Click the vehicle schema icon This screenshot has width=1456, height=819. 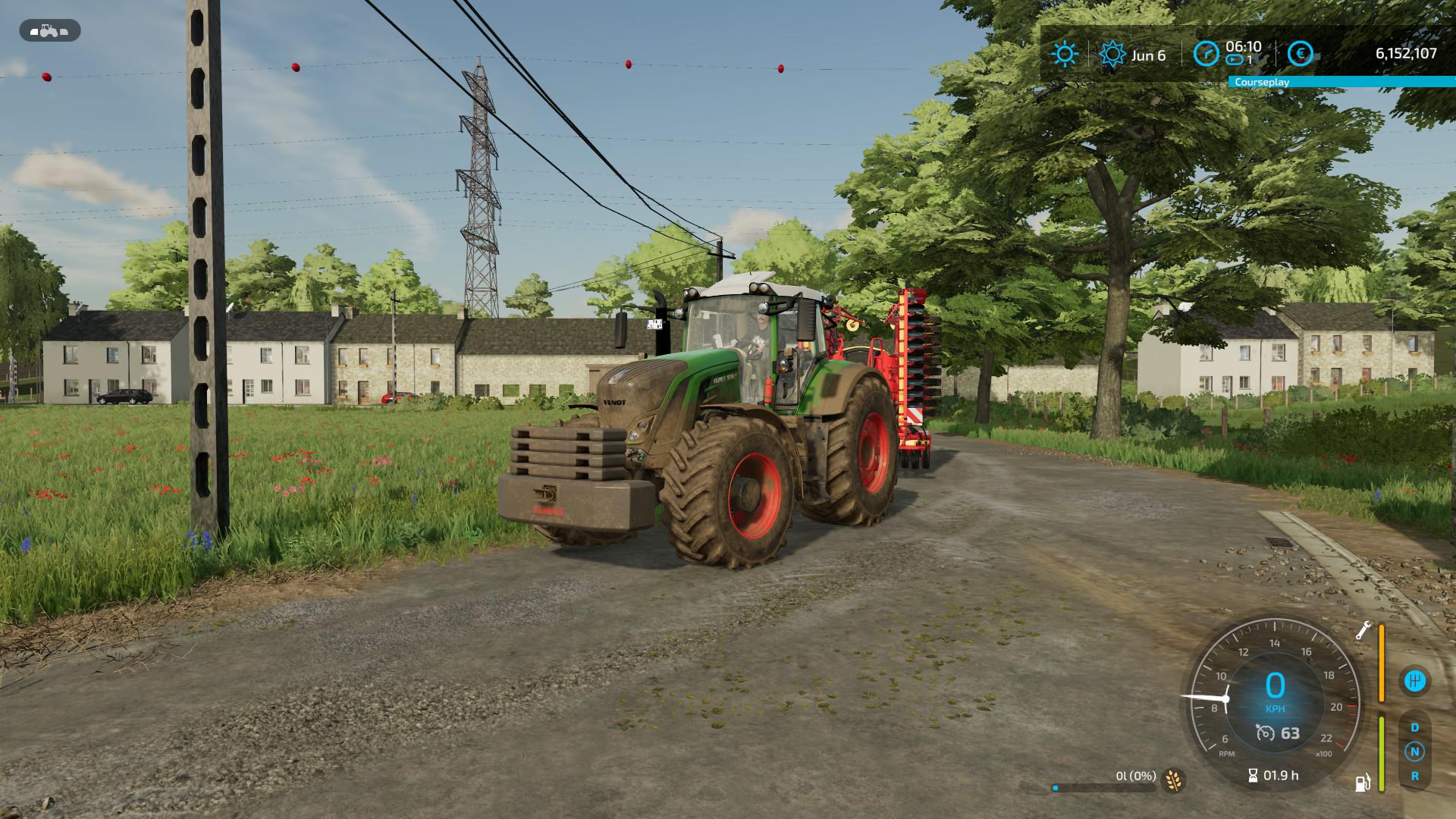tap(50, 31)
